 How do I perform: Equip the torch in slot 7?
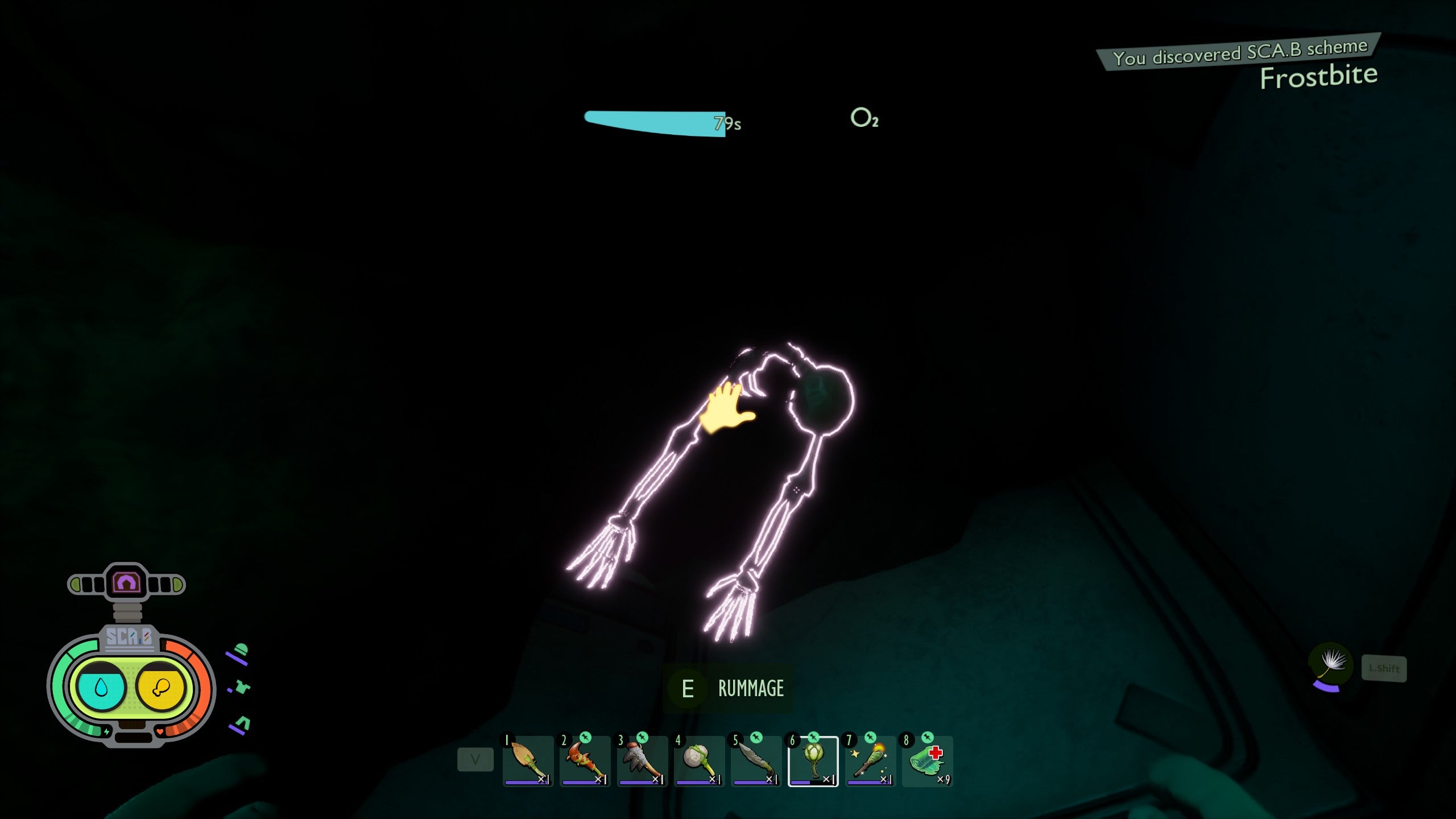[870, 761]
